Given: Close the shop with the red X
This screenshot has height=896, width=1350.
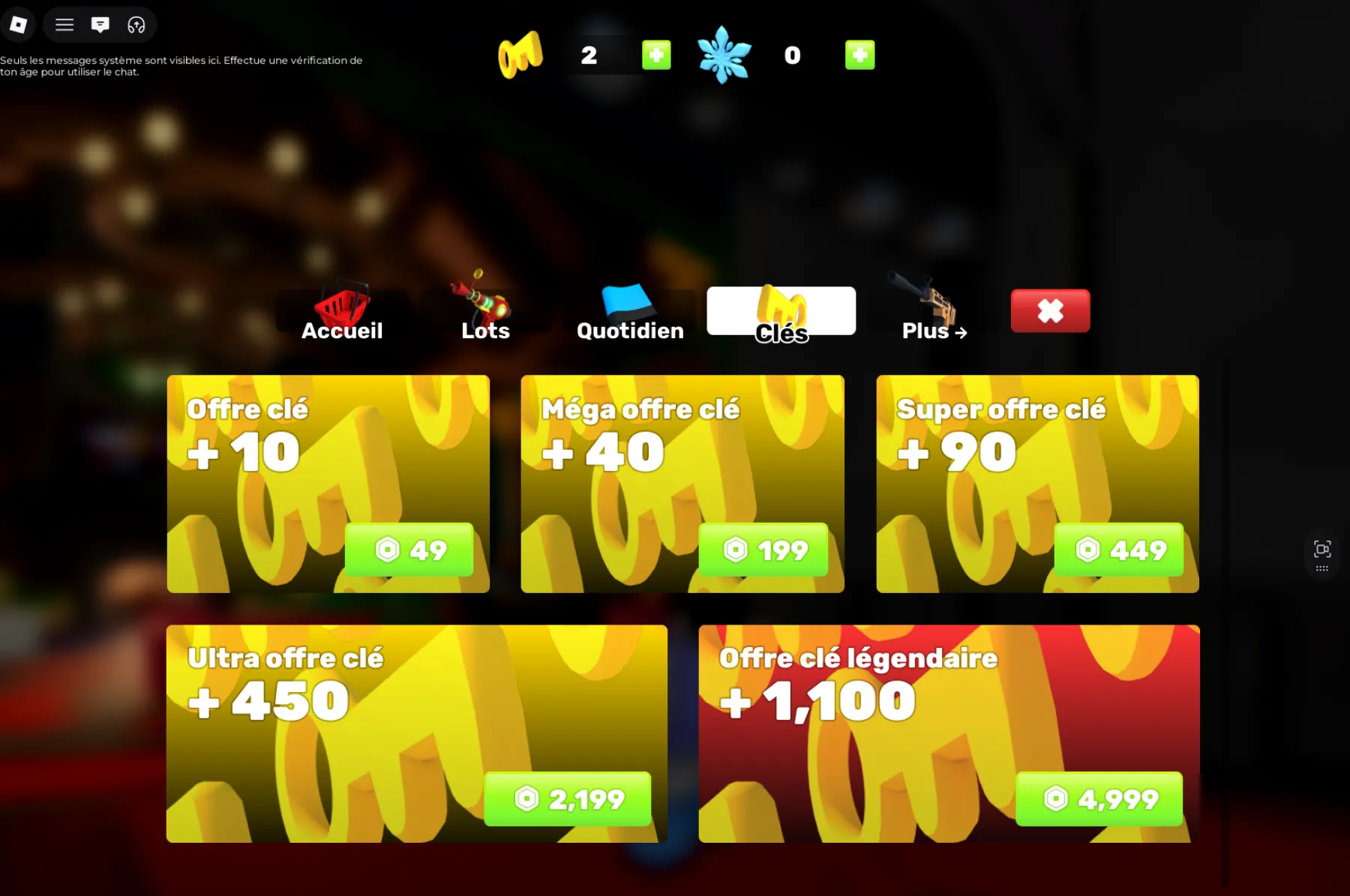Looking at the screenshot, I should click(x=1050, y=310).
